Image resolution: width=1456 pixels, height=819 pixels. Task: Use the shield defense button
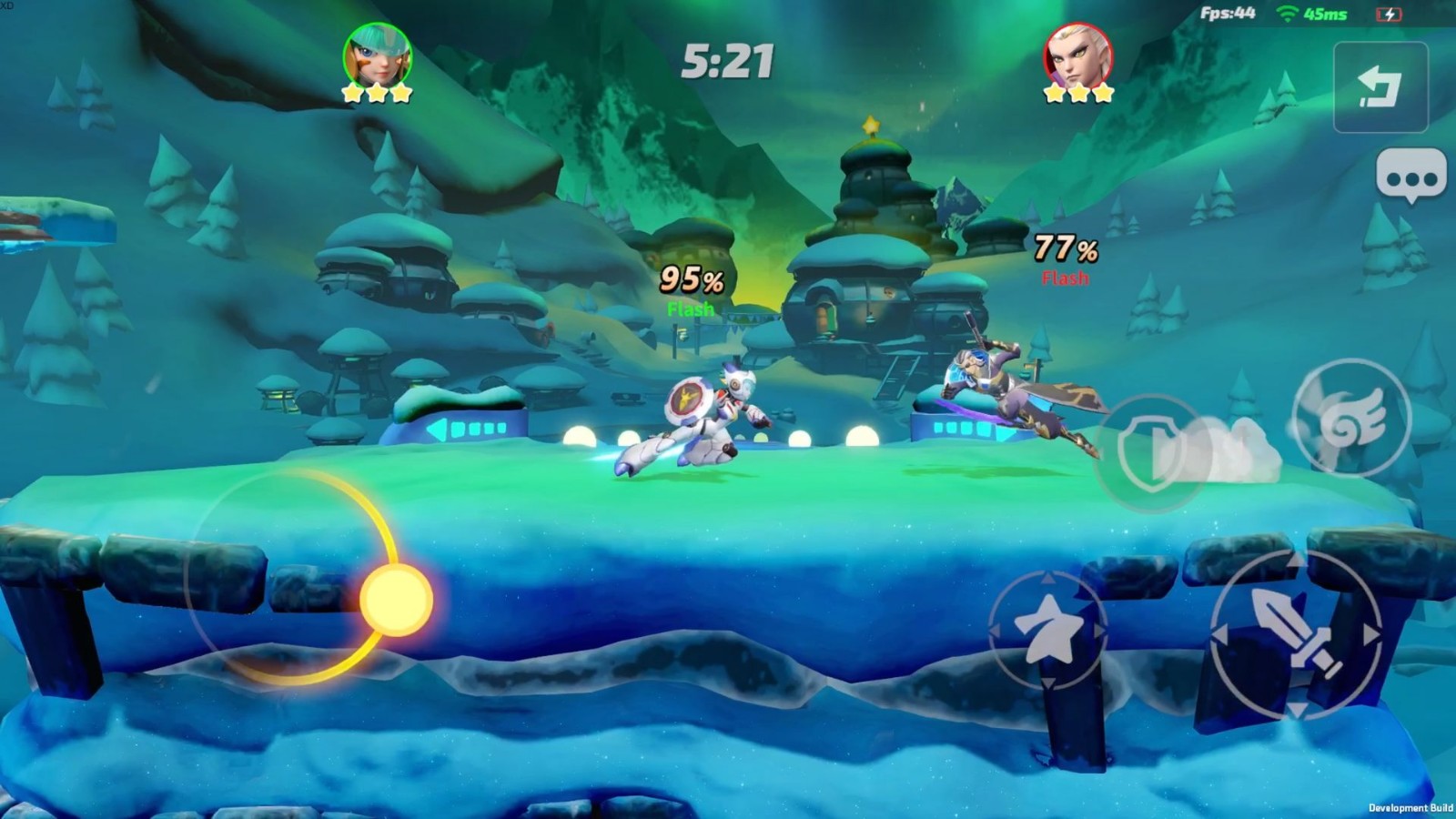pyautogui.click(x=1150, y=452)
